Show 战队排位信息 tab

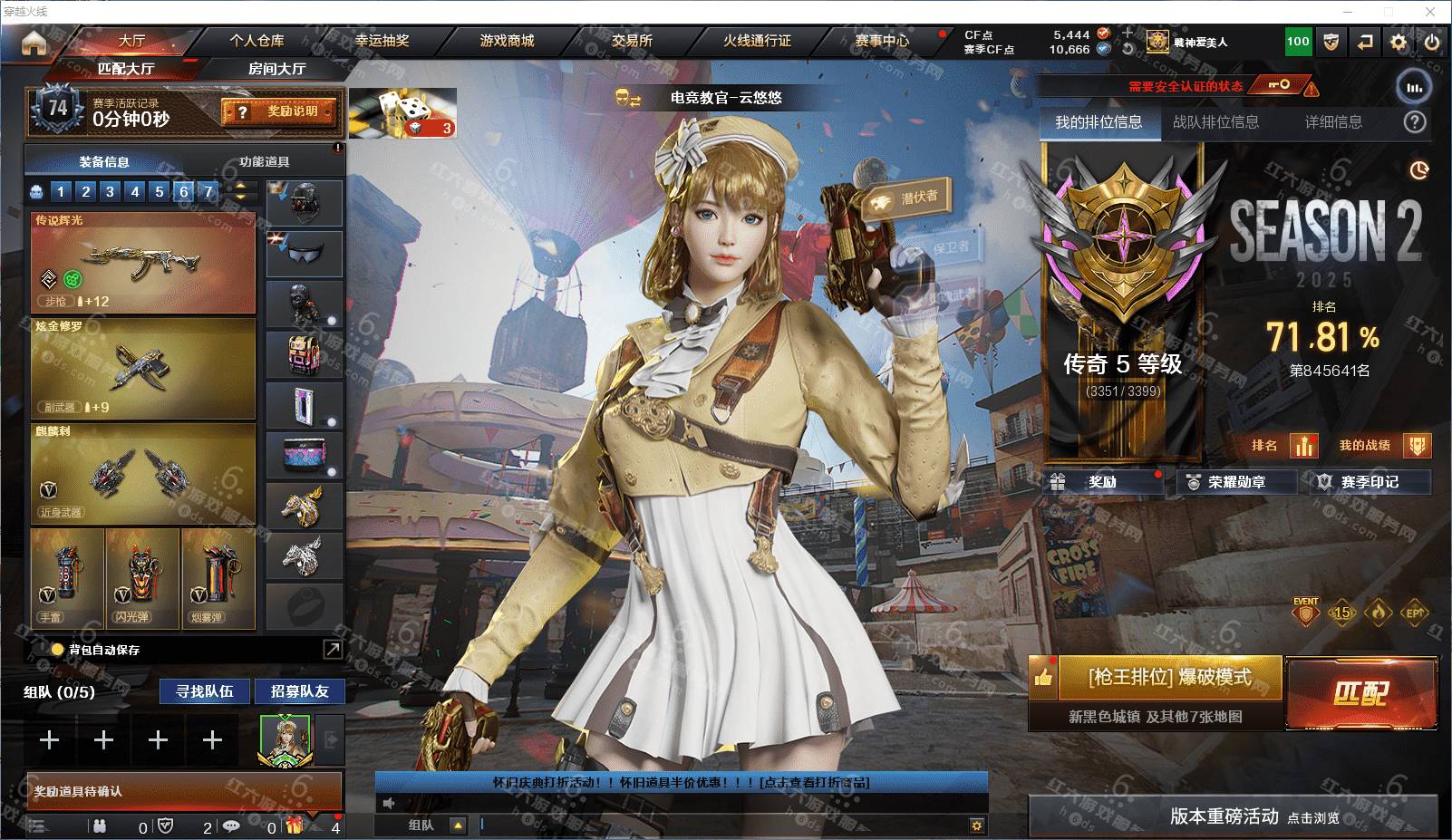point(1215,122)
